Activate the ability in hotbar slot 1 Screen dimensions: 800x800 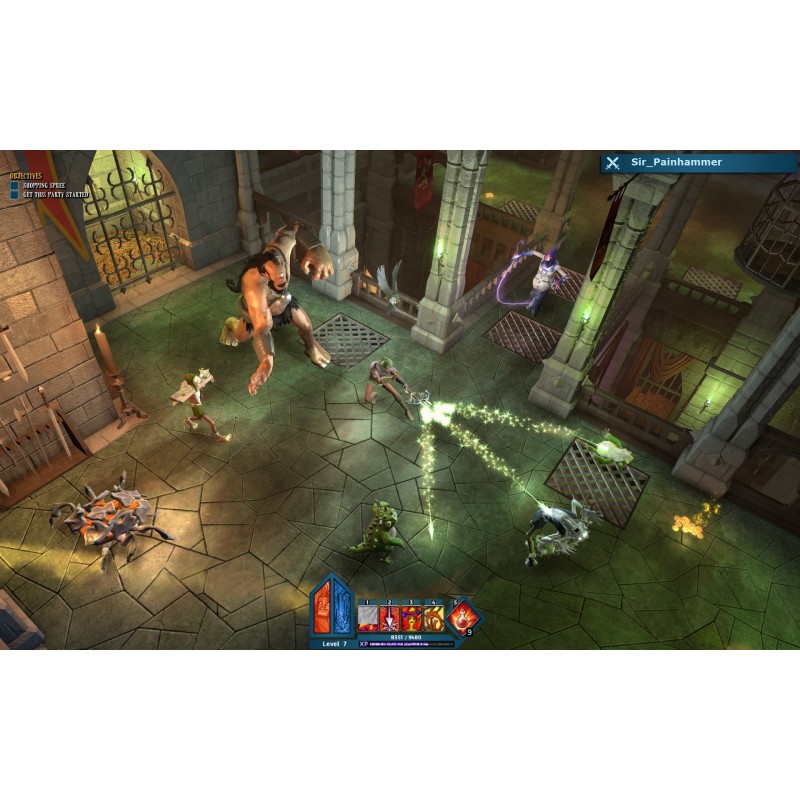367,617
